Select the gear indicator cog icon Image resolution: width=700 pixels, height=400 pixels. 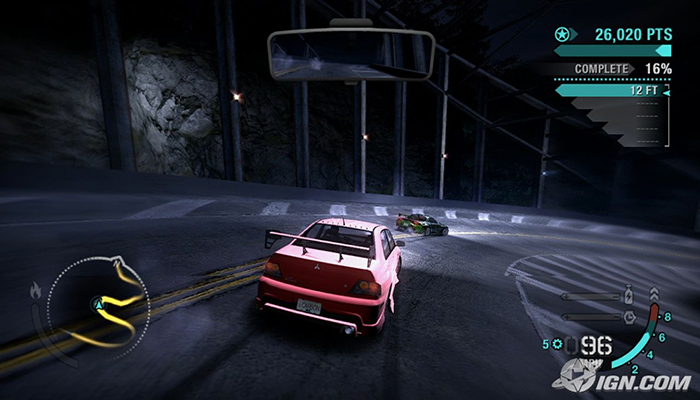[557, 345]
